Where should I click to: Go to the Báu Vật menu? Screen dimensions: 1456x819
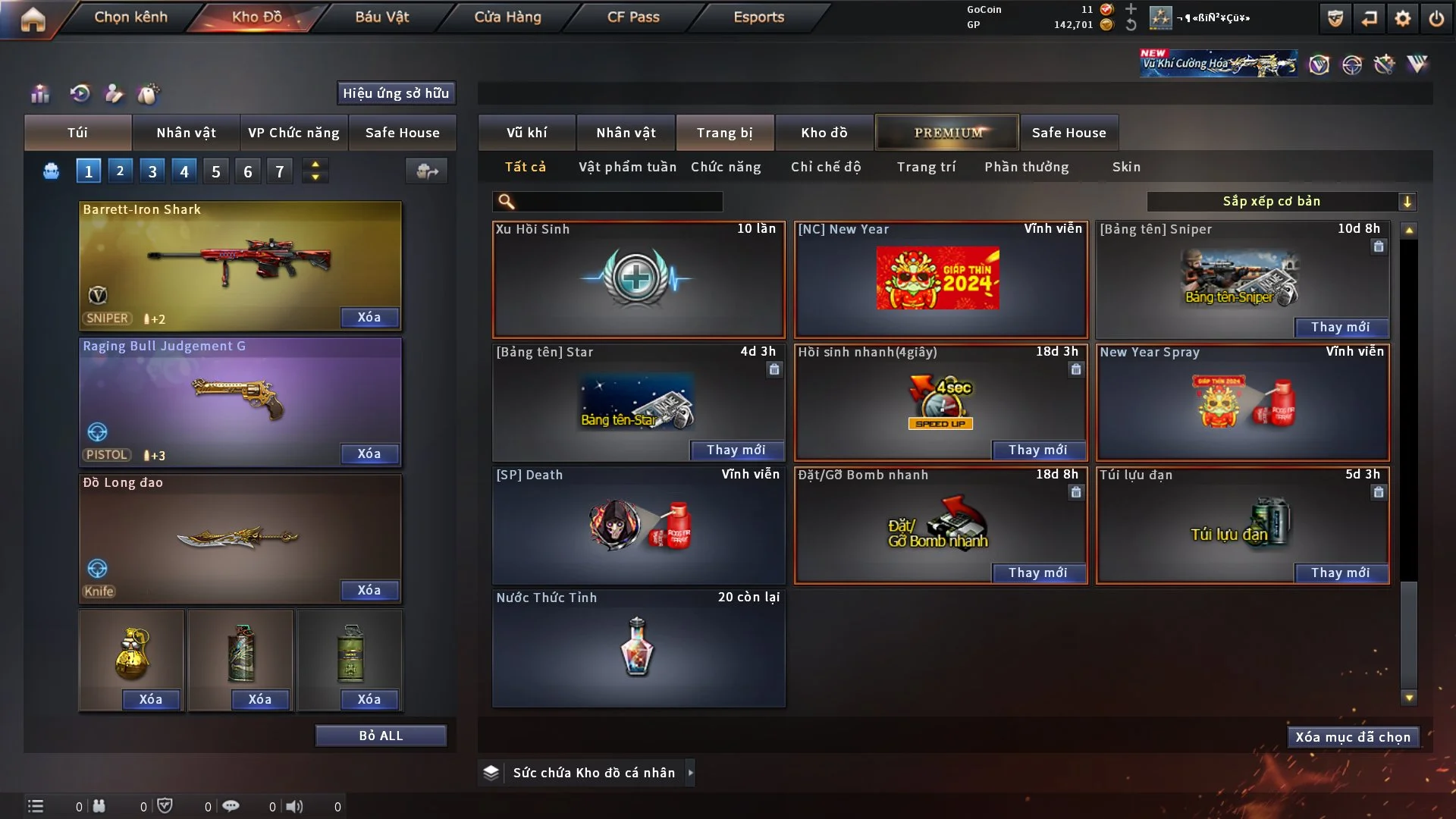381,17
